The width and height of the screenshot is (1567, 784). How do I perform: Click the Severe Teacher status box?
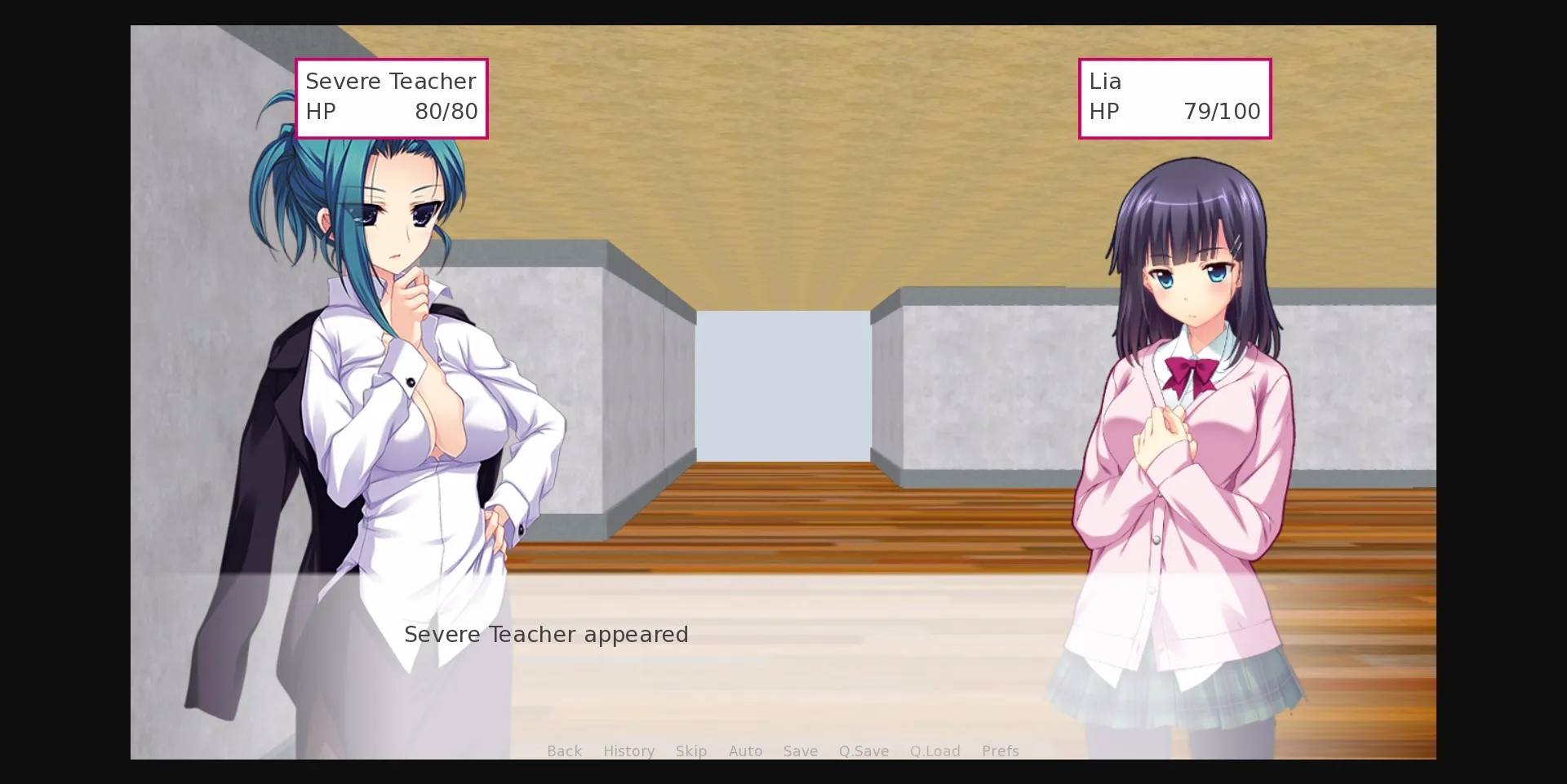coord(392,98)
